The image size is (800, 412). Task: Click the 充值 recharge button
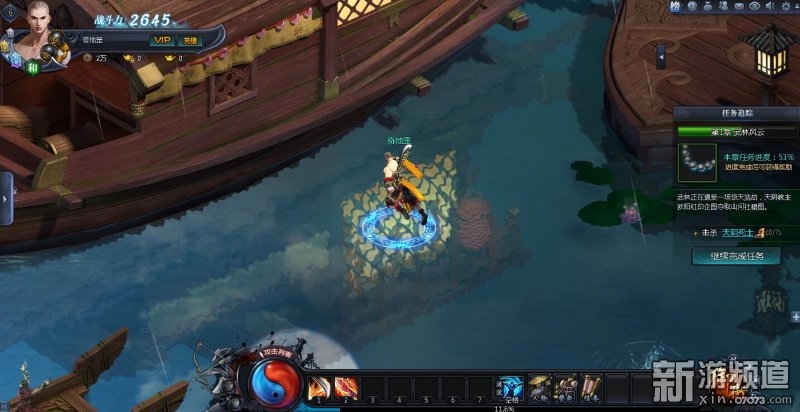(x=189, y=40)
